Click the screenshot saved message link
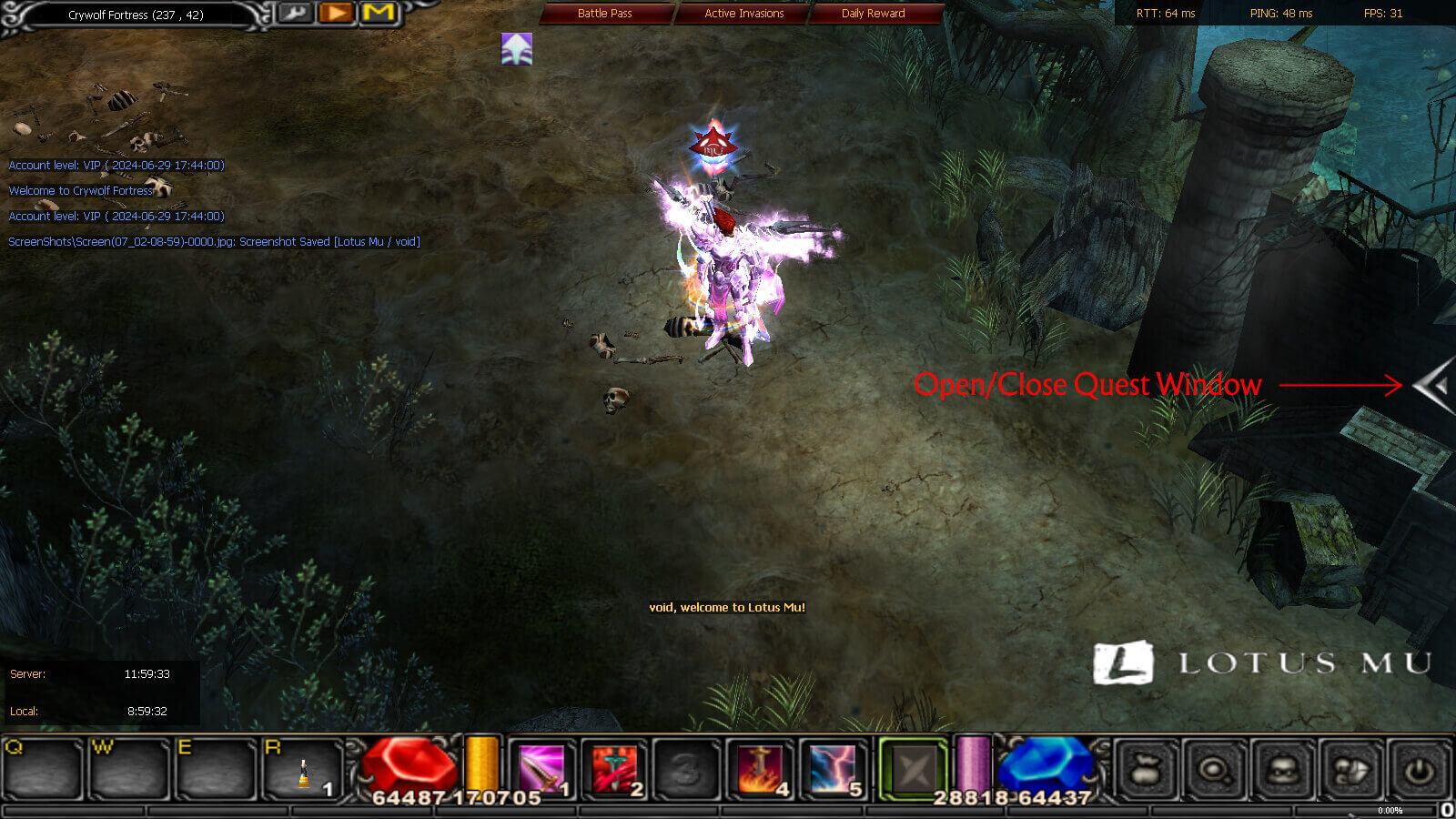 [x=214, y=242]
